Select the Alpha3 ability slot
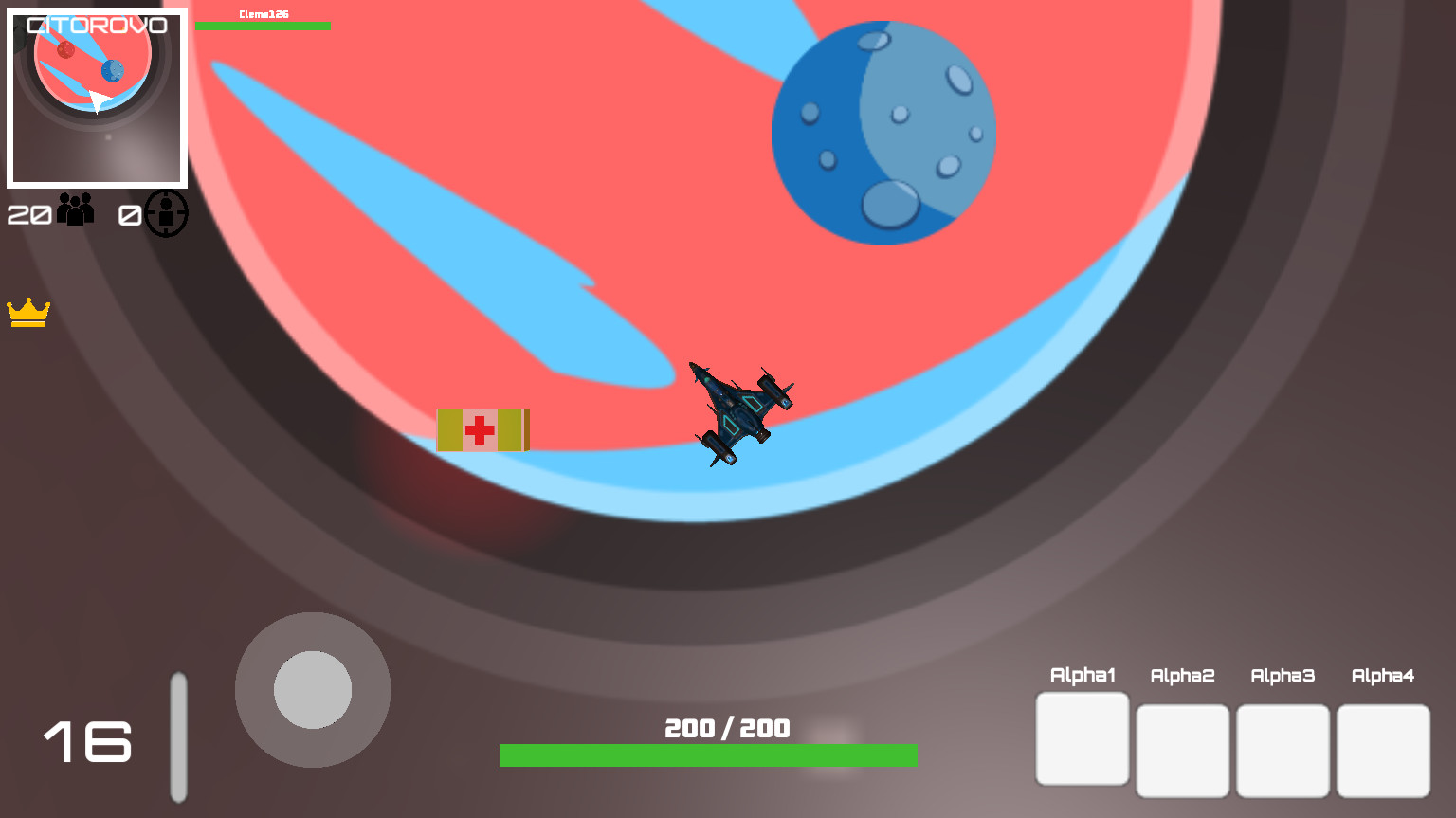This screenshot has width=1456, height=818. tap(1283, 749)
